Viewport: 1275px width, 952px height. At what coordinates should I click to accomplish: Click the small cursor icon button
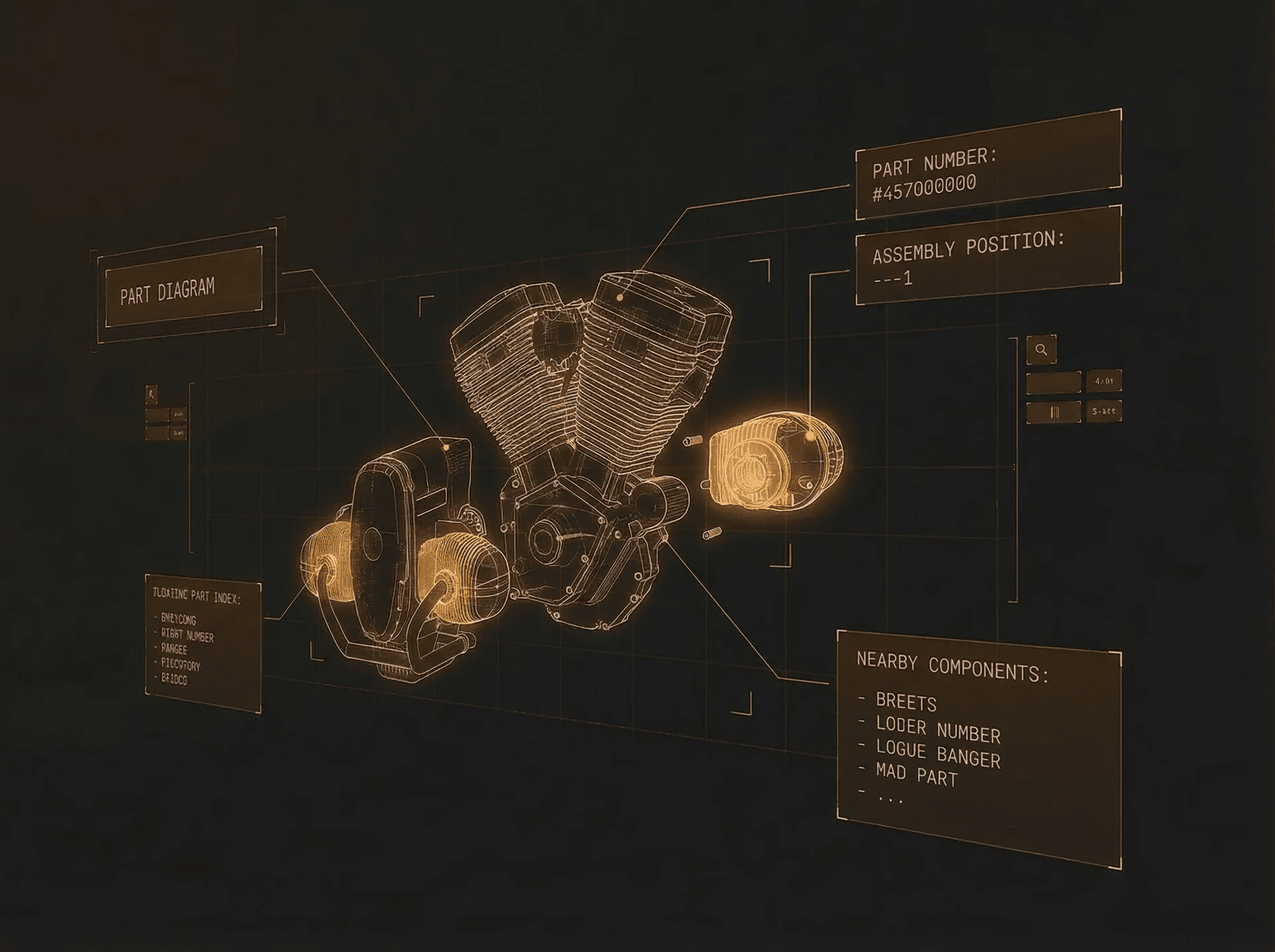(152, 394)
